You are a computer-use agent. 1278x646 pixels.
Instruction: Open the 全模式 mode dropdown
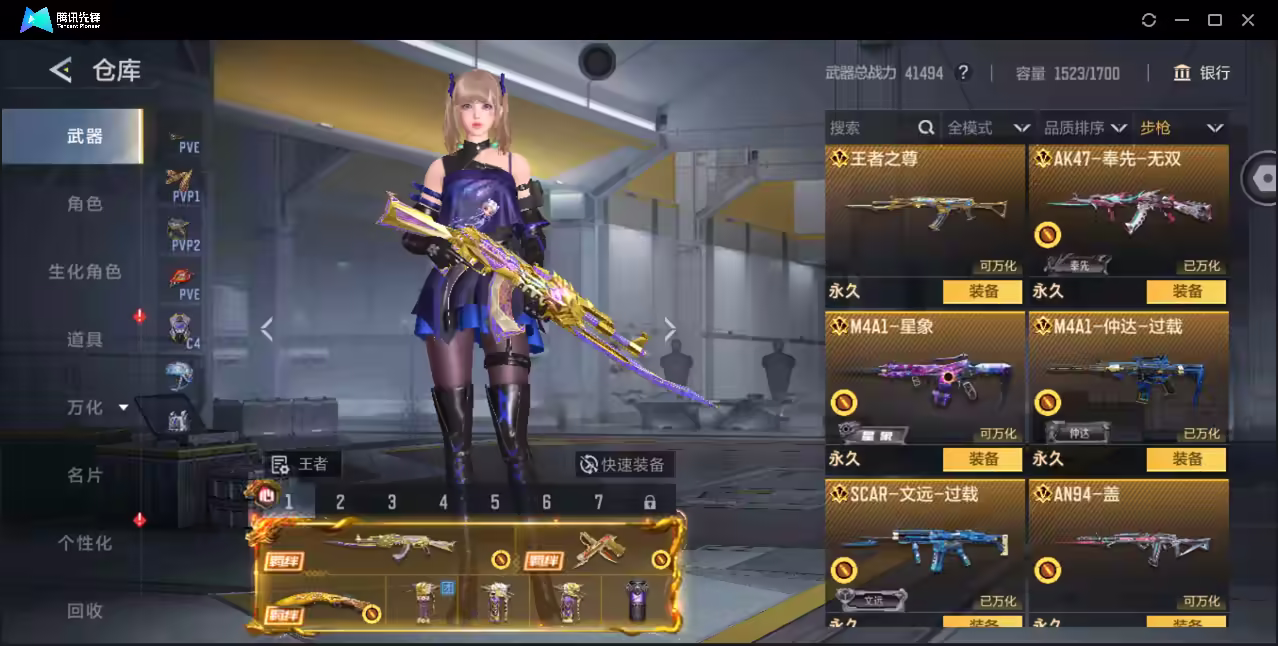point(987,128)
